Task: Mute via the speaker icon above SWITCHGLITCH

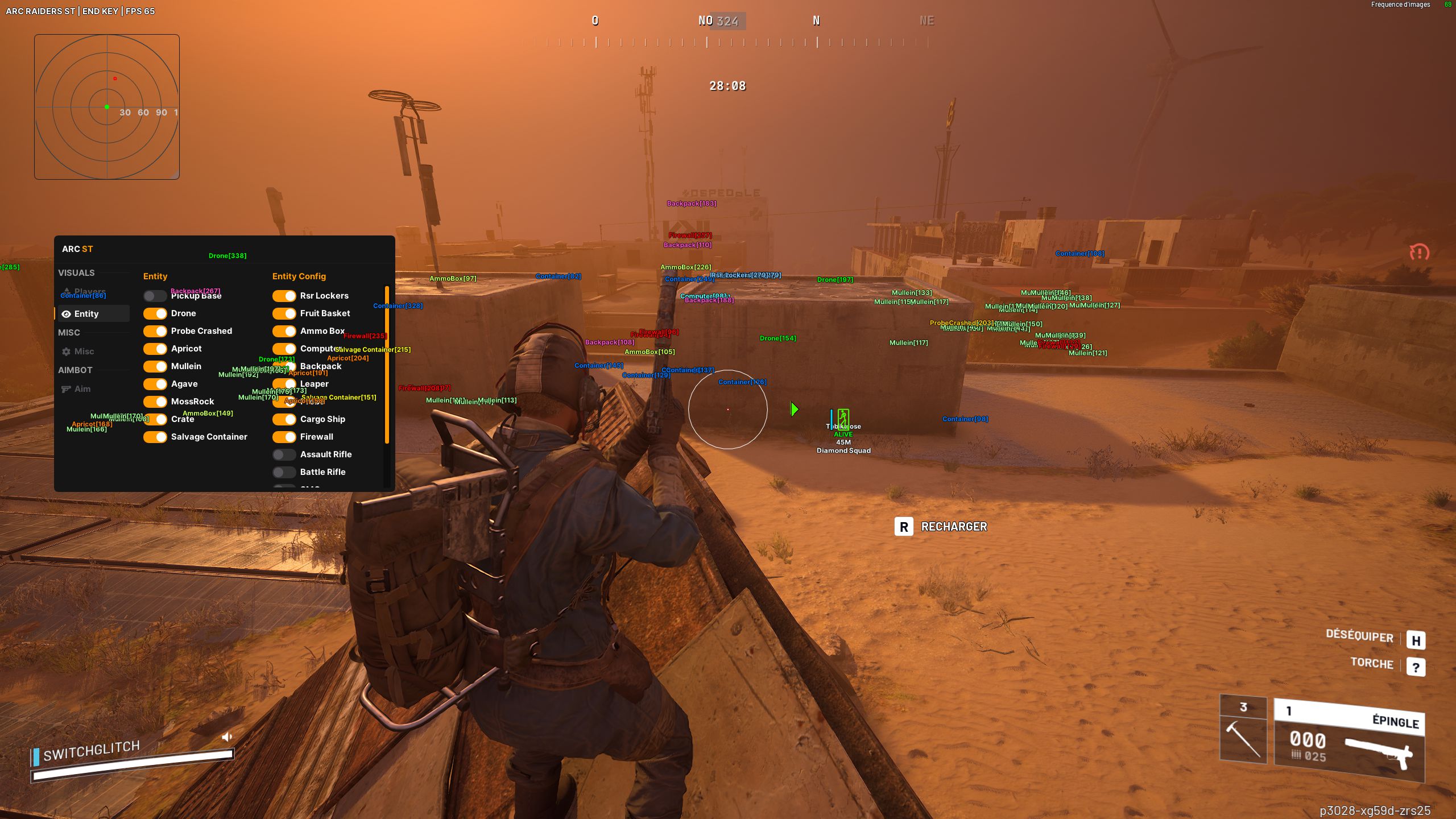Action: pyautogui.click(x=227, y=737)
